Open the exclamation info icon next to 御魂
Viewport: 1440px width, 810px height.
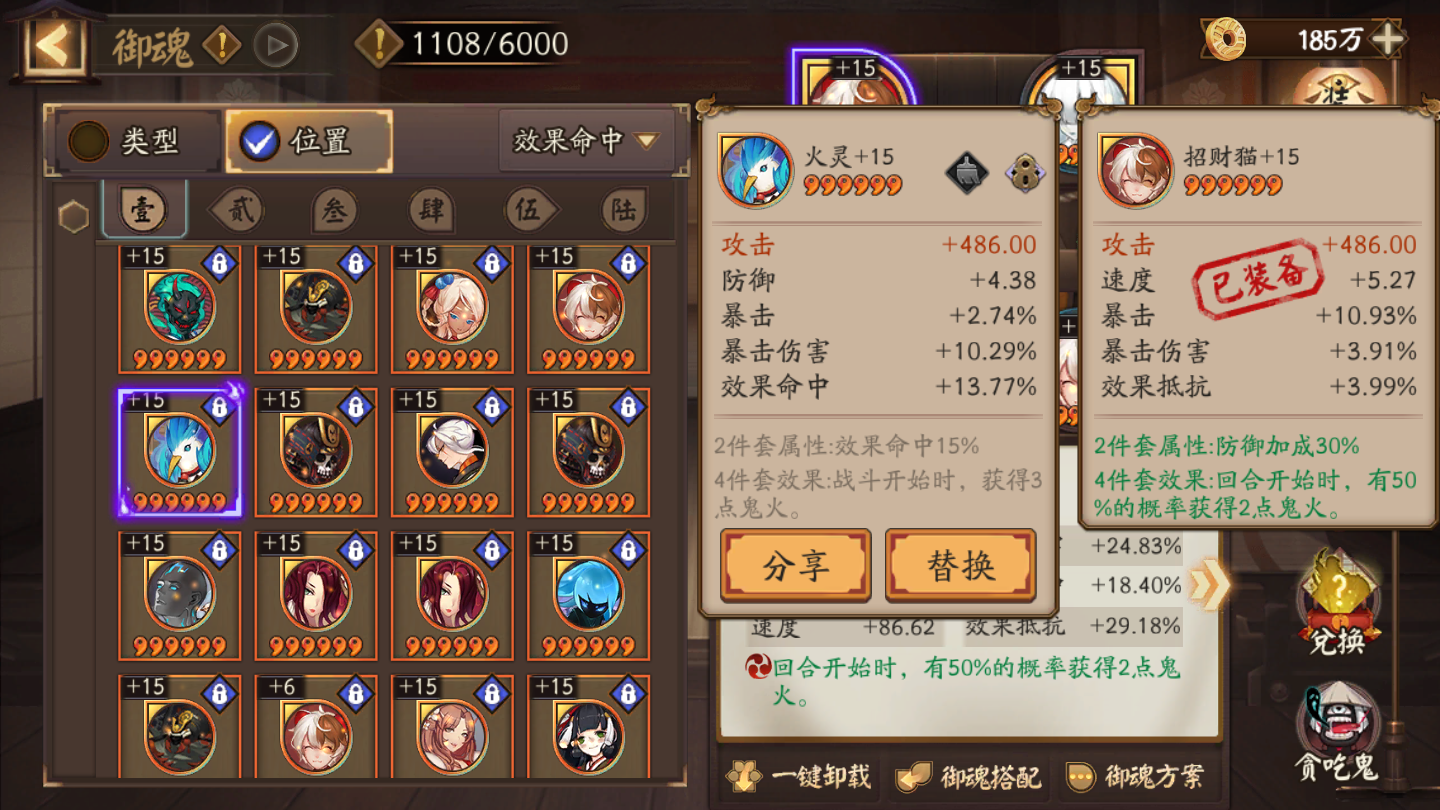(x=222, y=44)
